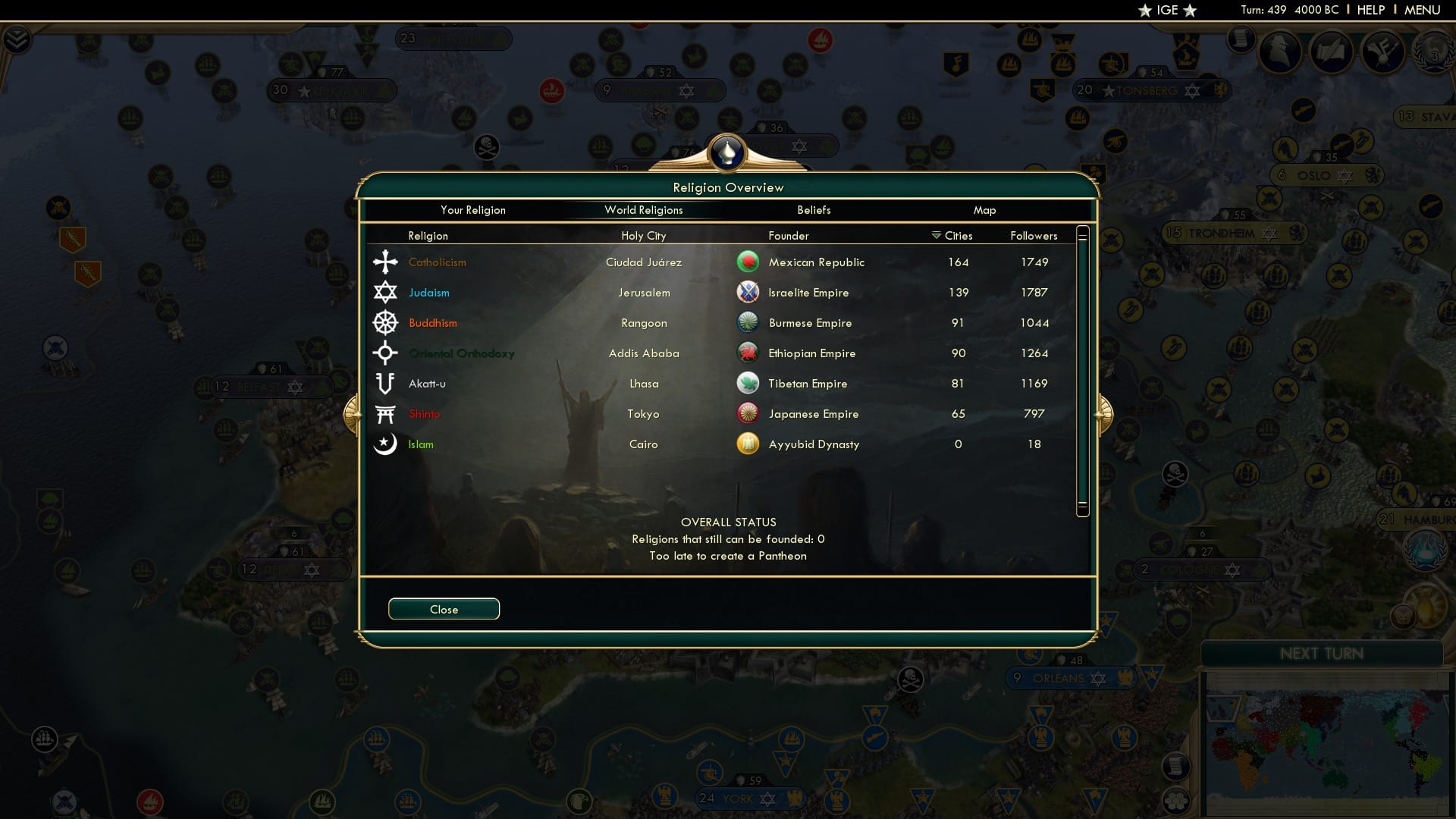The height and width of the screenshot is (819, 1456).
Task: Click the Buddhism dharma wheel icon
Action: pyautogui.click(x=386, y=322)
